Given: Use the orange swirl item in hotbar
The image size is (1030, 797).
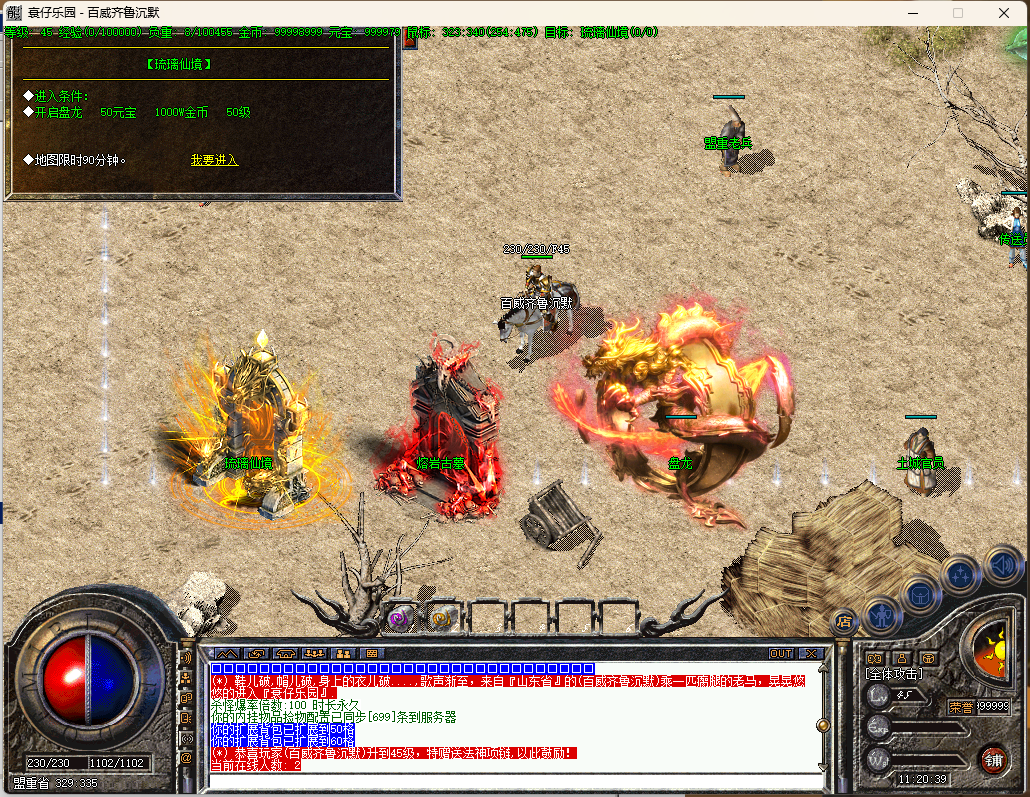Looking at the screenshot, I should (441, 618).
